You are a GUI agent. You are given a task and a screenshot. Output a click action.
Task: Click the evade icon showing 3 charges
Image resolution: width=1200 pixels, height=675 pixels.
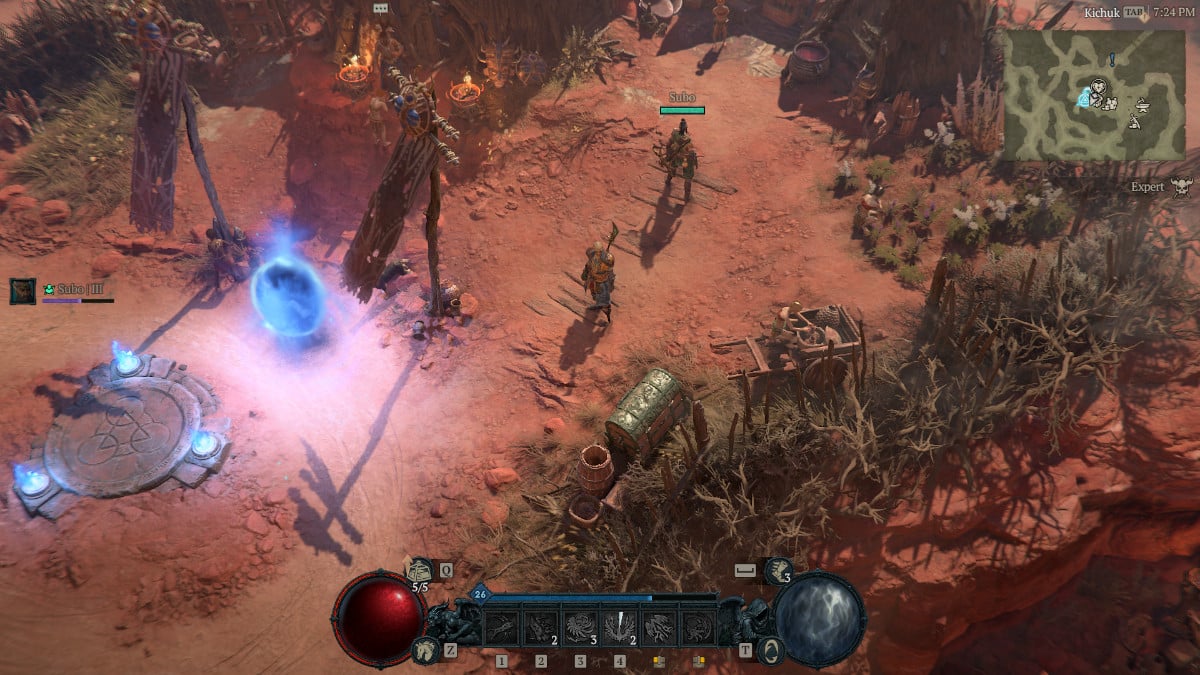click(x=778, y=571)
